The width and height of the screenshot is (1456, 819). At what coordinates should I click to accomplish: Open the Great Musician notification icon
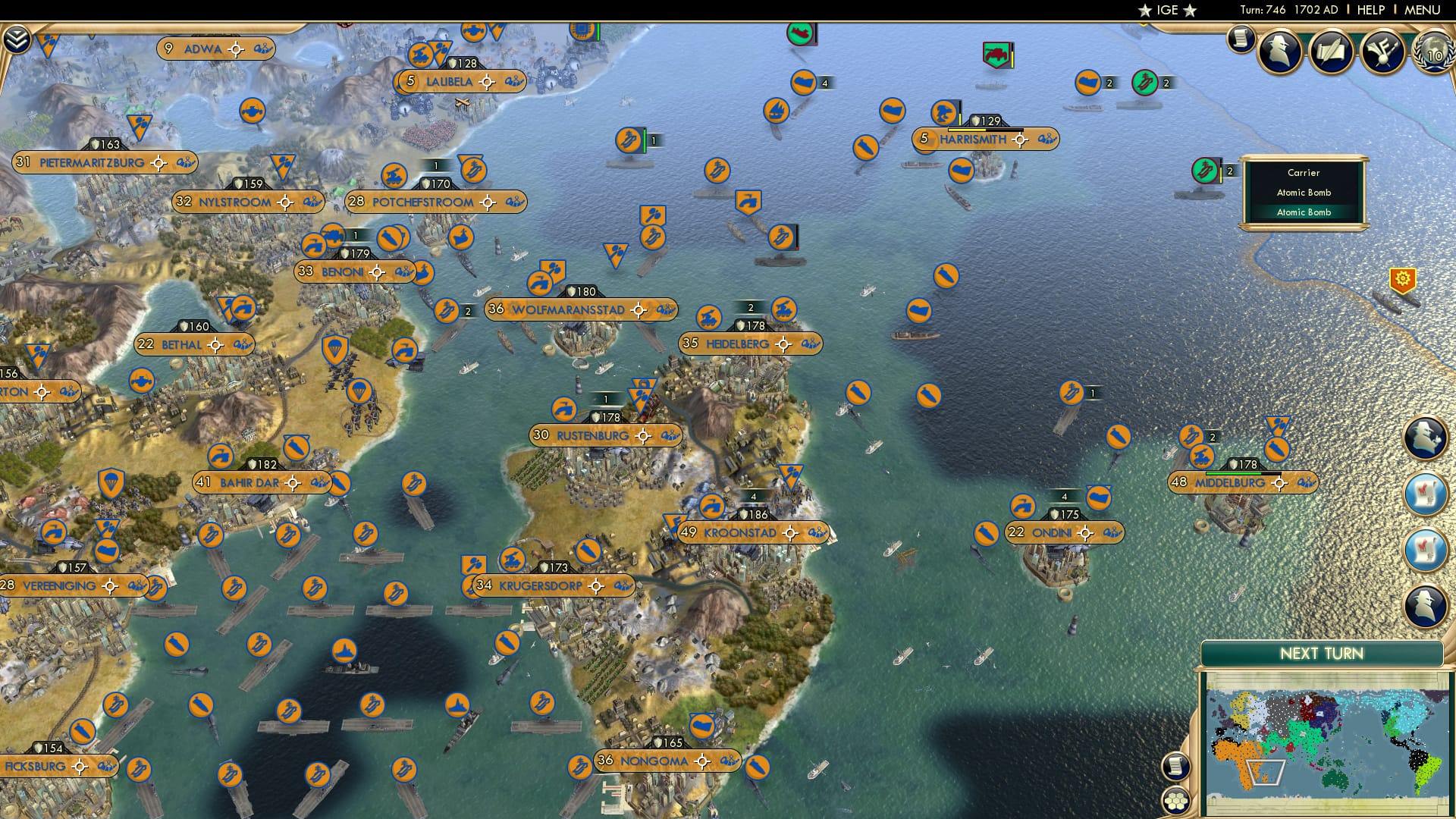[1384, 53]
